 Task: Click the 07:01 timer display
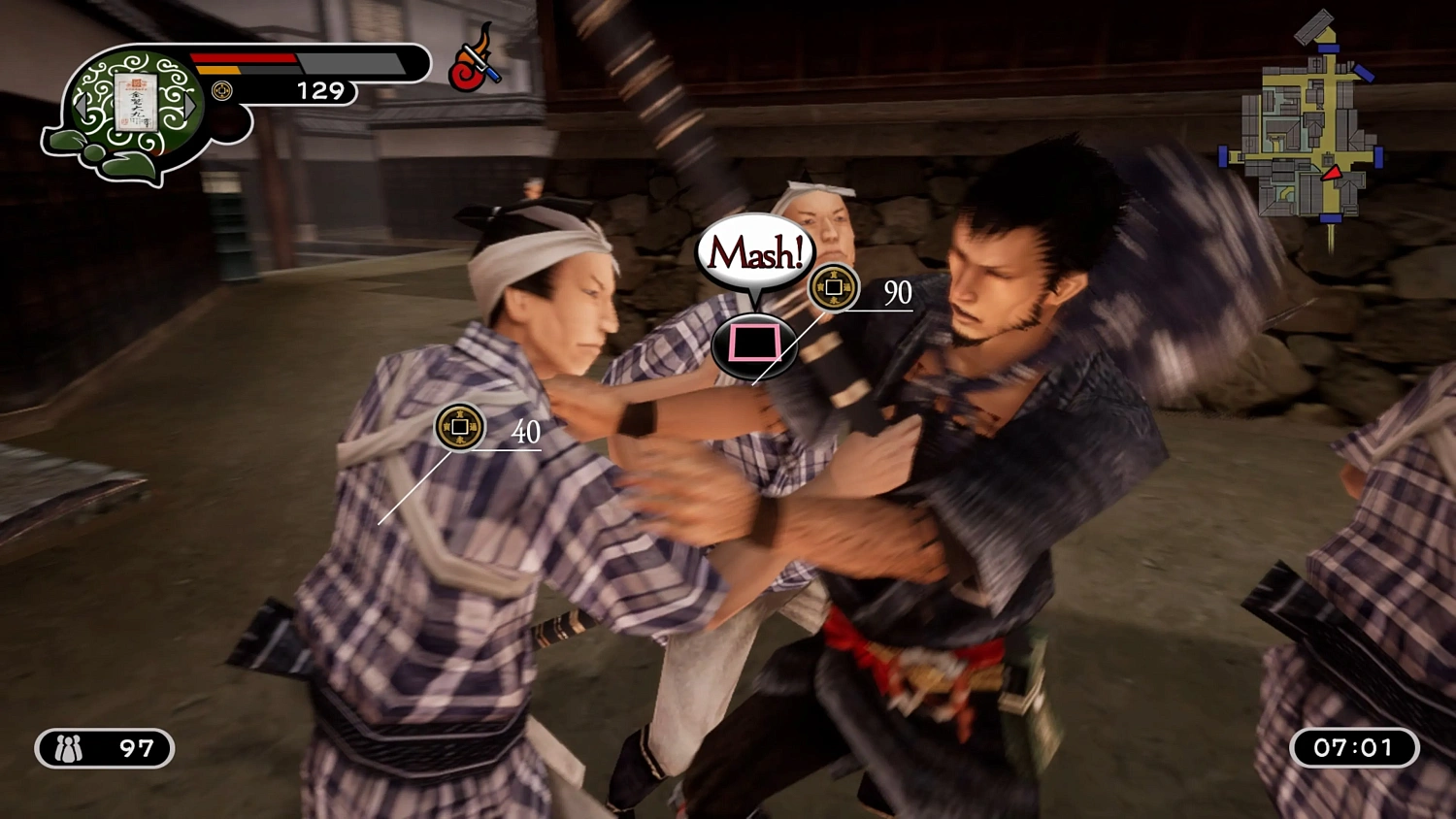[1353, 747]
